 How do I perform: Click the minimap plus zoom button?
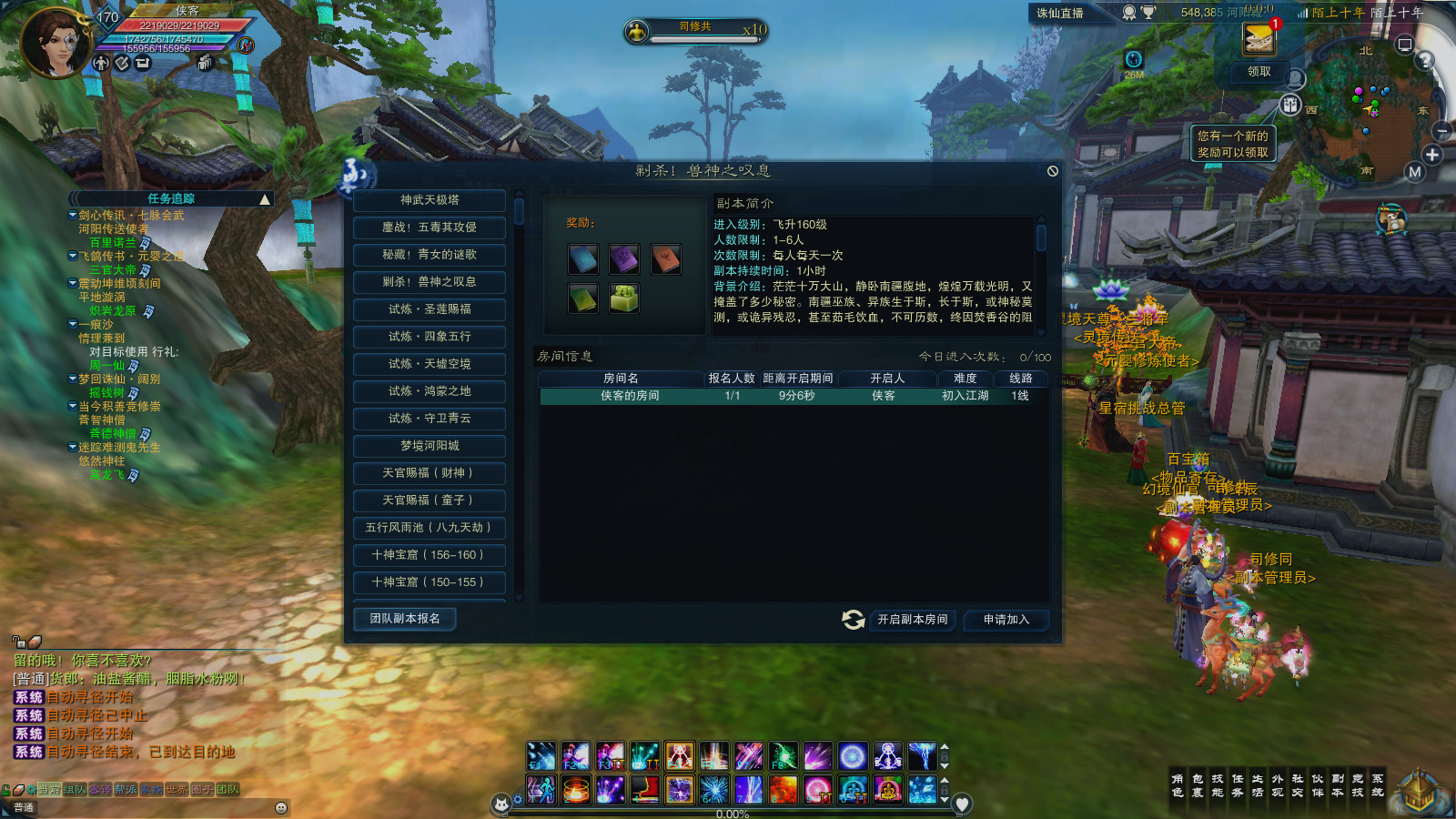tap(1432, 155)
